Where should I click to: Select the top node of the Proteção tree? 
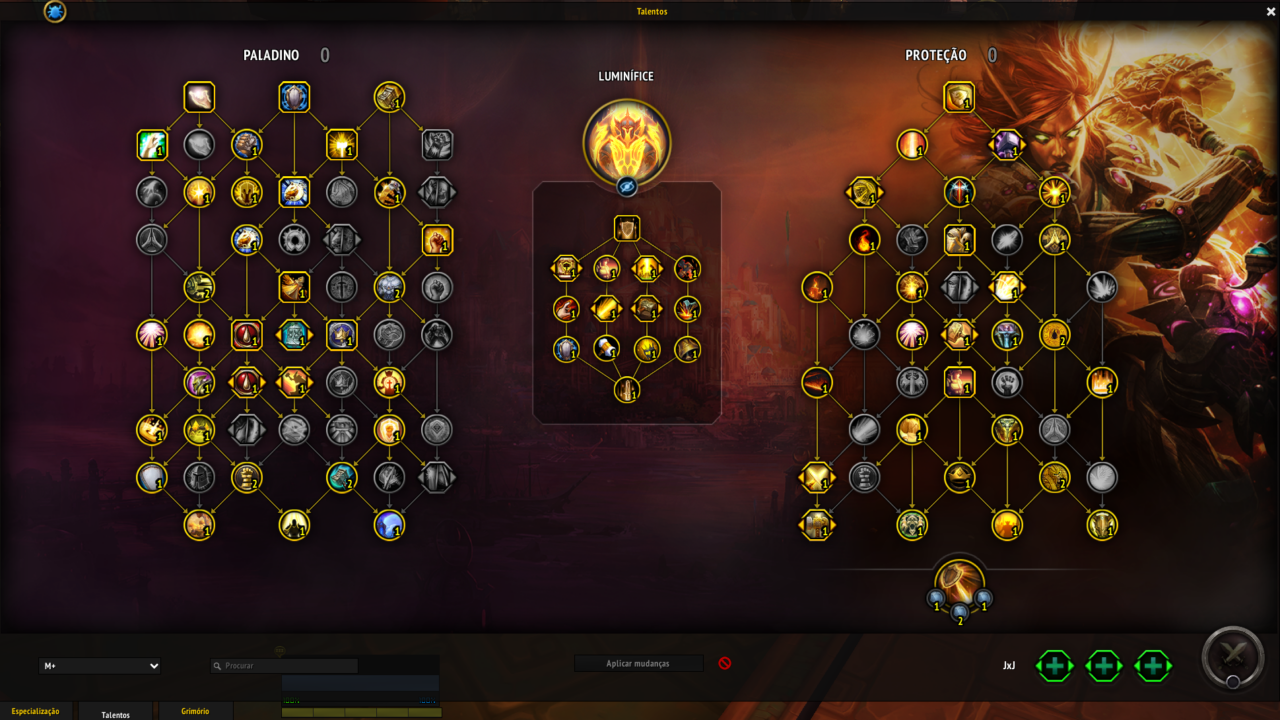[x=959, y=97]
